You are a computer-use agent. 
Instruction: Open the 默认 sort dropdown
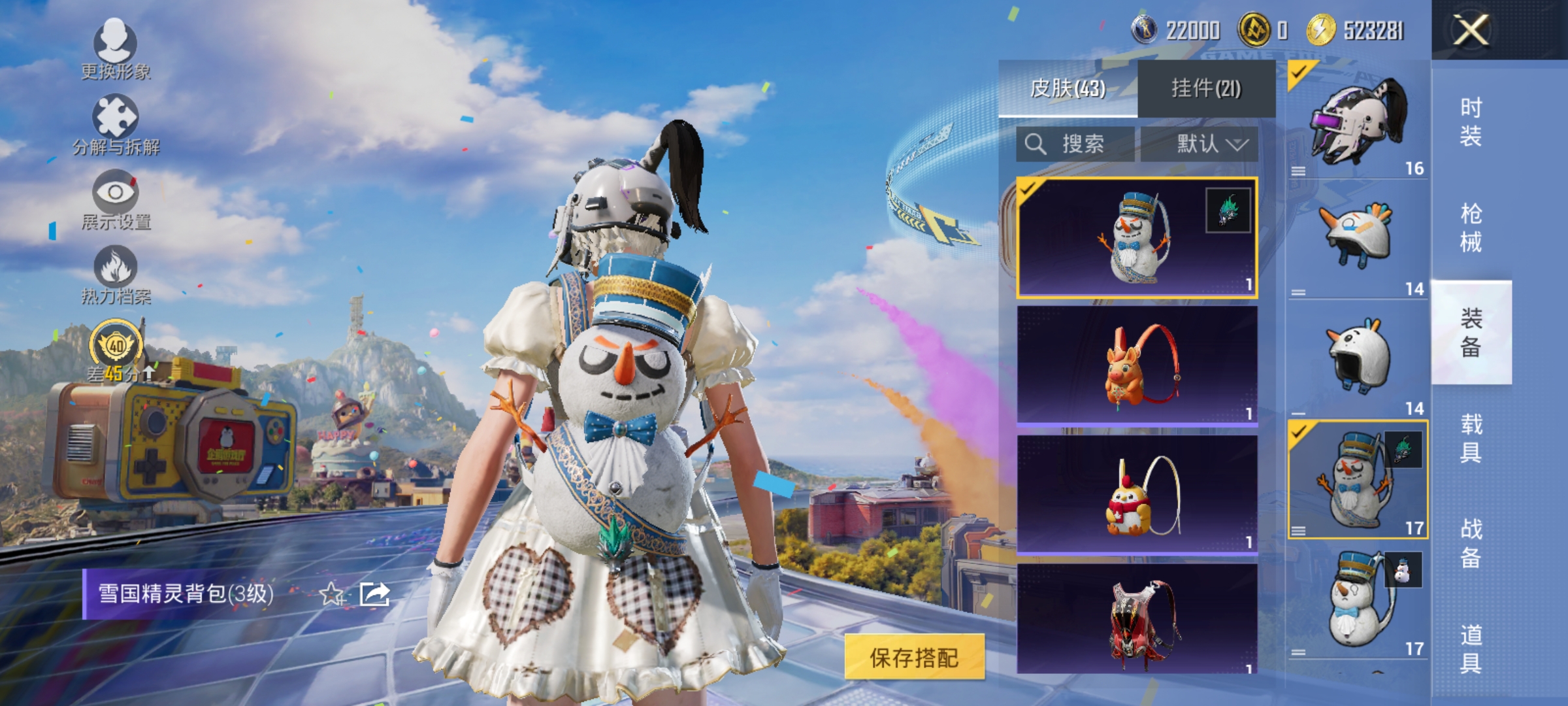pyautogui.click(x=1204, y=144)
